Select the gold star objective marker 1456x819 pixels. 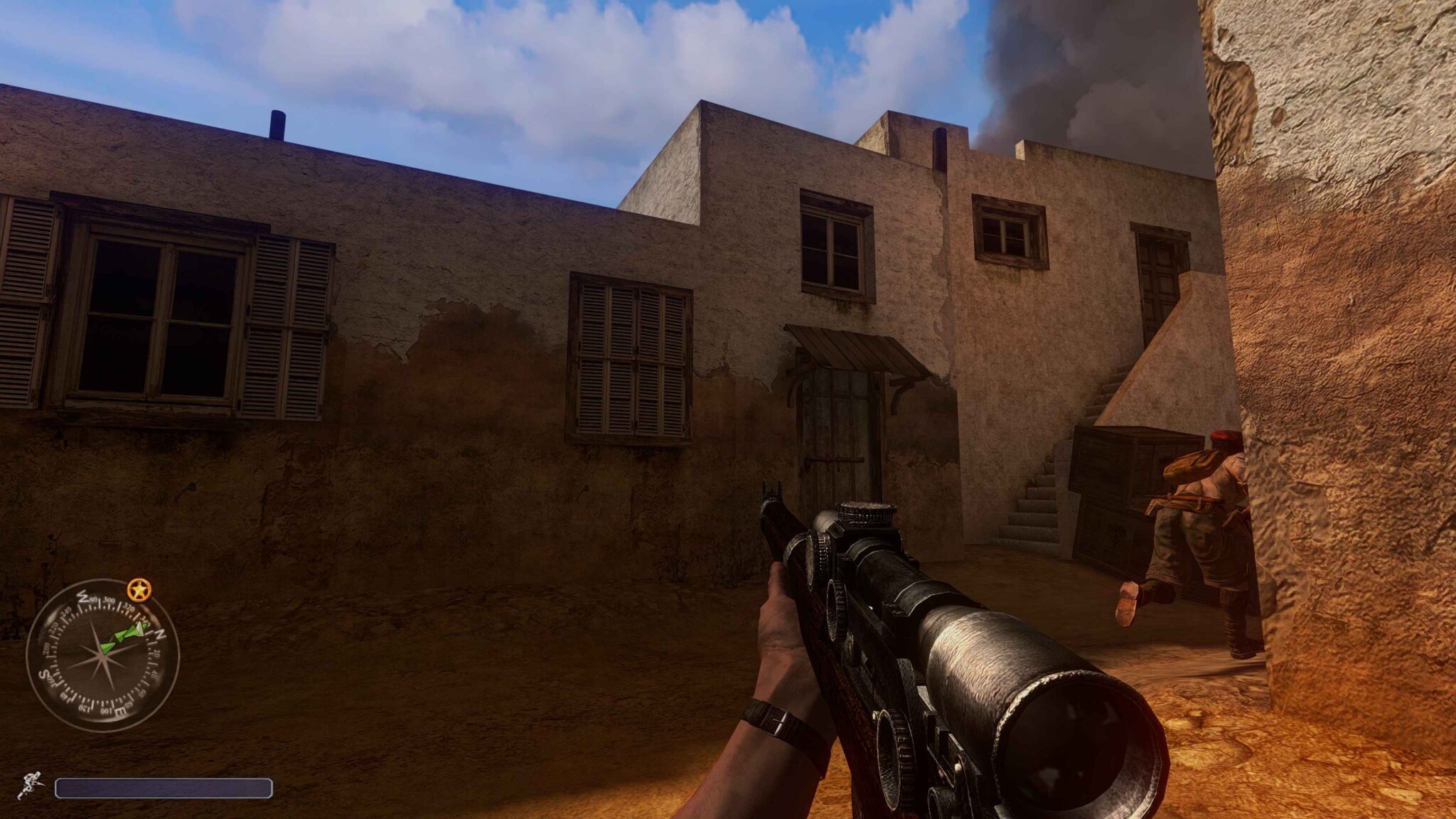click(x=139, y=589)
